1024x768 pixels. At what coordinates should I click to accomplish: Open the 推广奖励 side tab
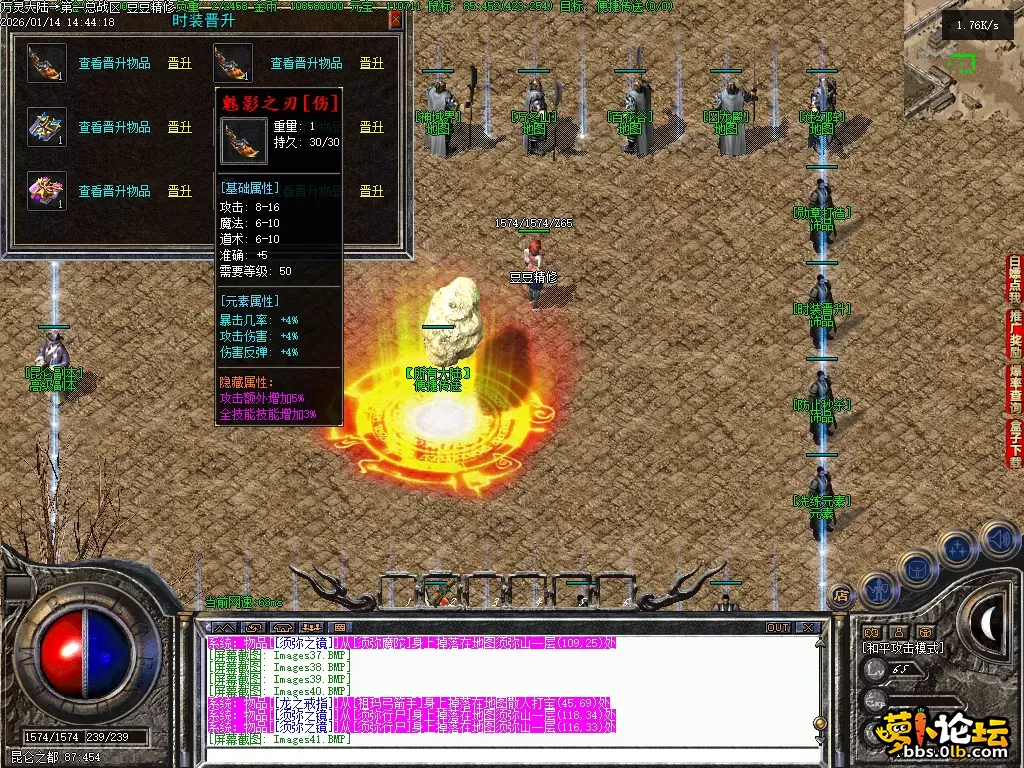(x=1015, y=334)
